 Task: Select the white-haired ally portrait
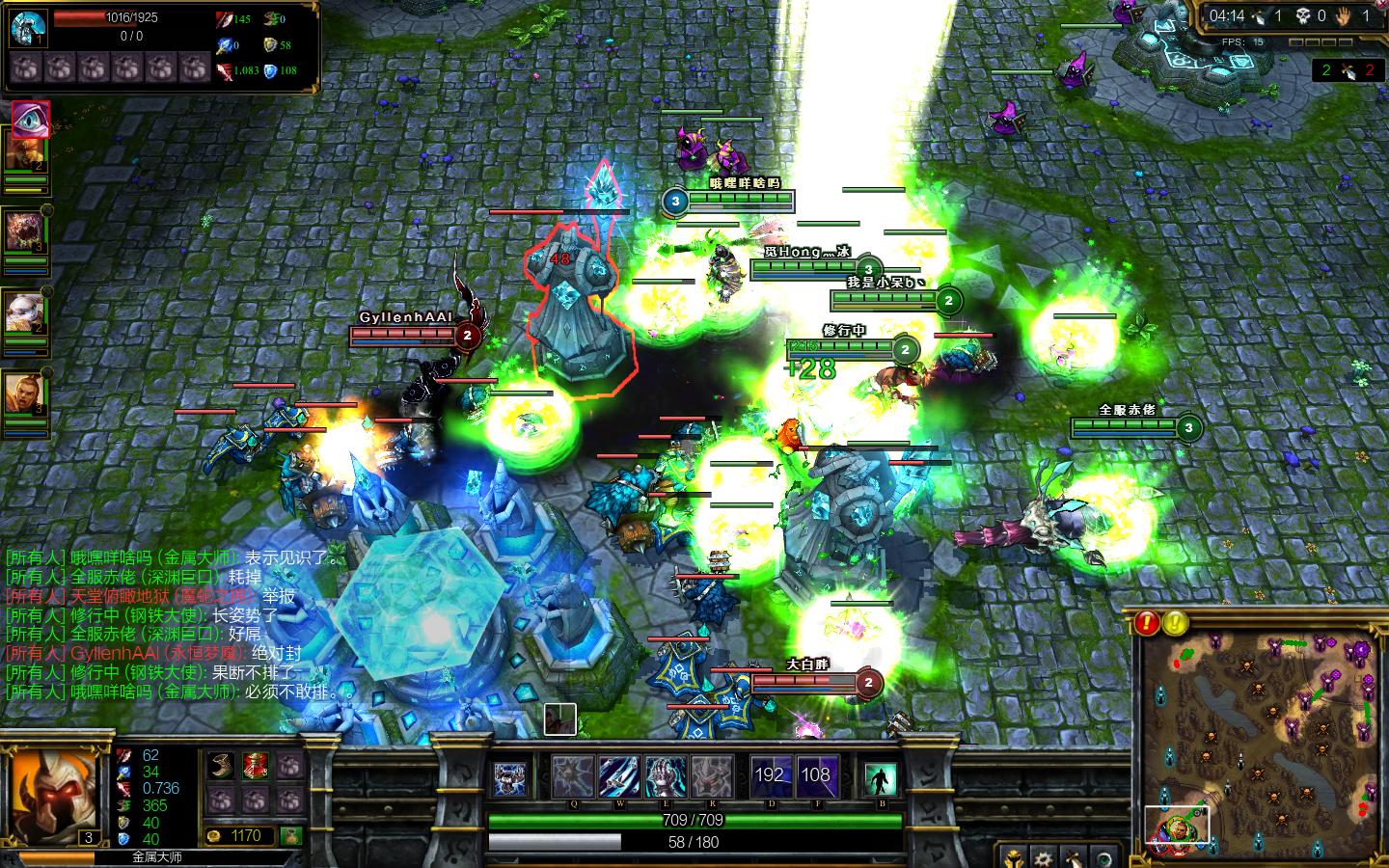point(24,312)
